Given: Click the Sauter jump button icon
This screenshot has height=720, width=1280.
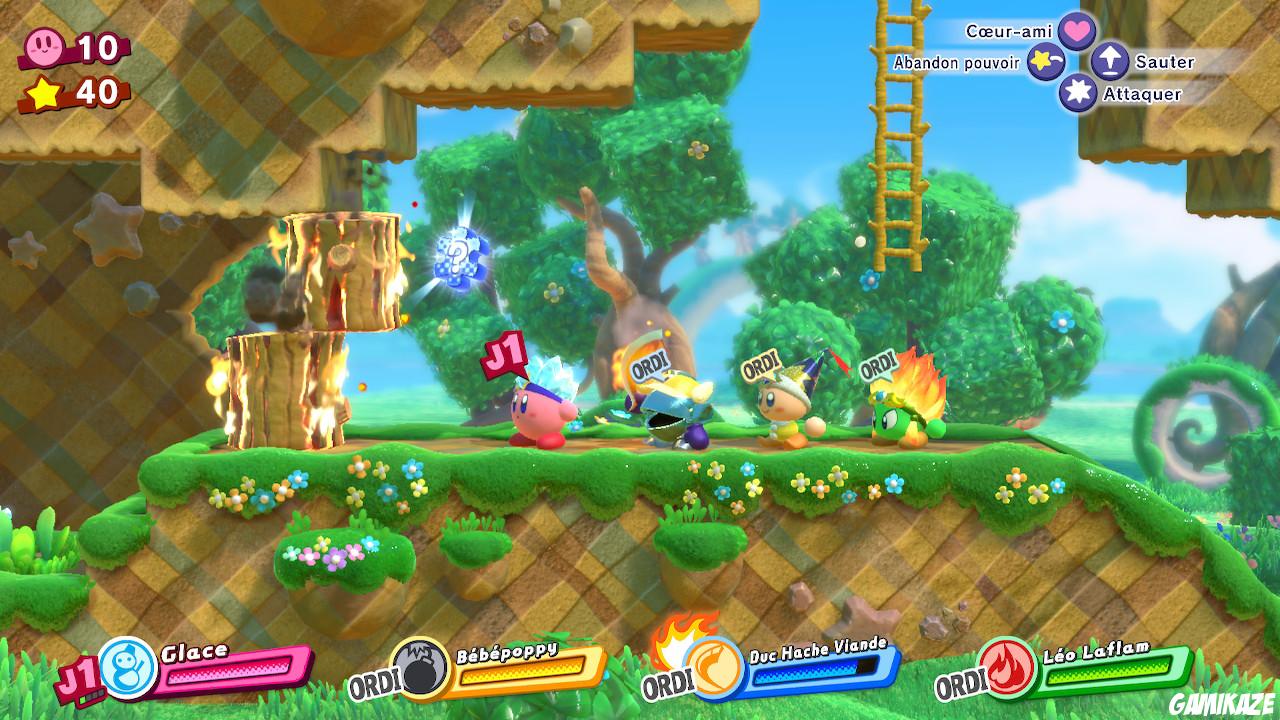Looking at the screenshot, I should (1108, 62).
